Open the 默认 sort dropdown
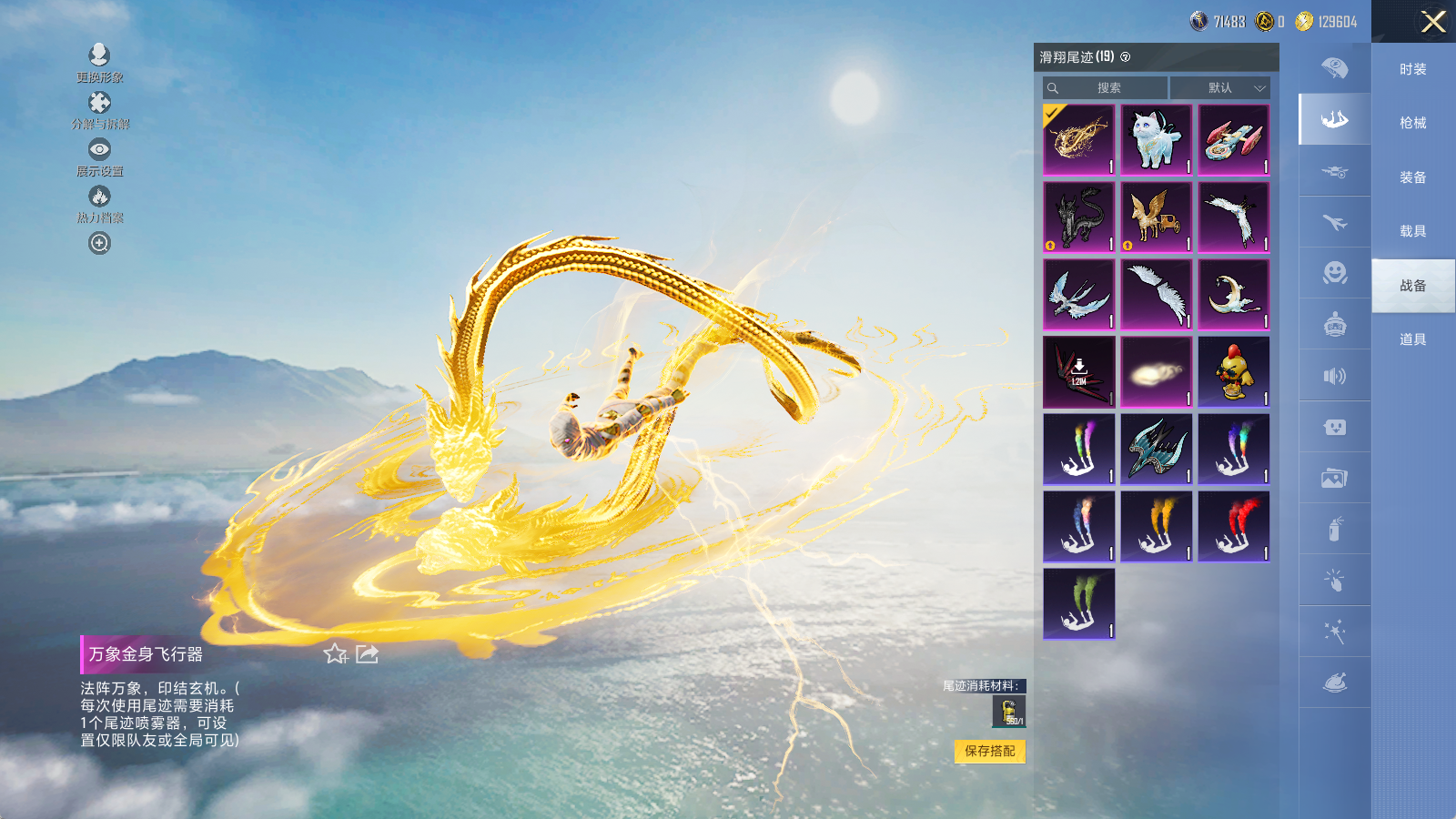1456x819 pixels. point(1219,88)
